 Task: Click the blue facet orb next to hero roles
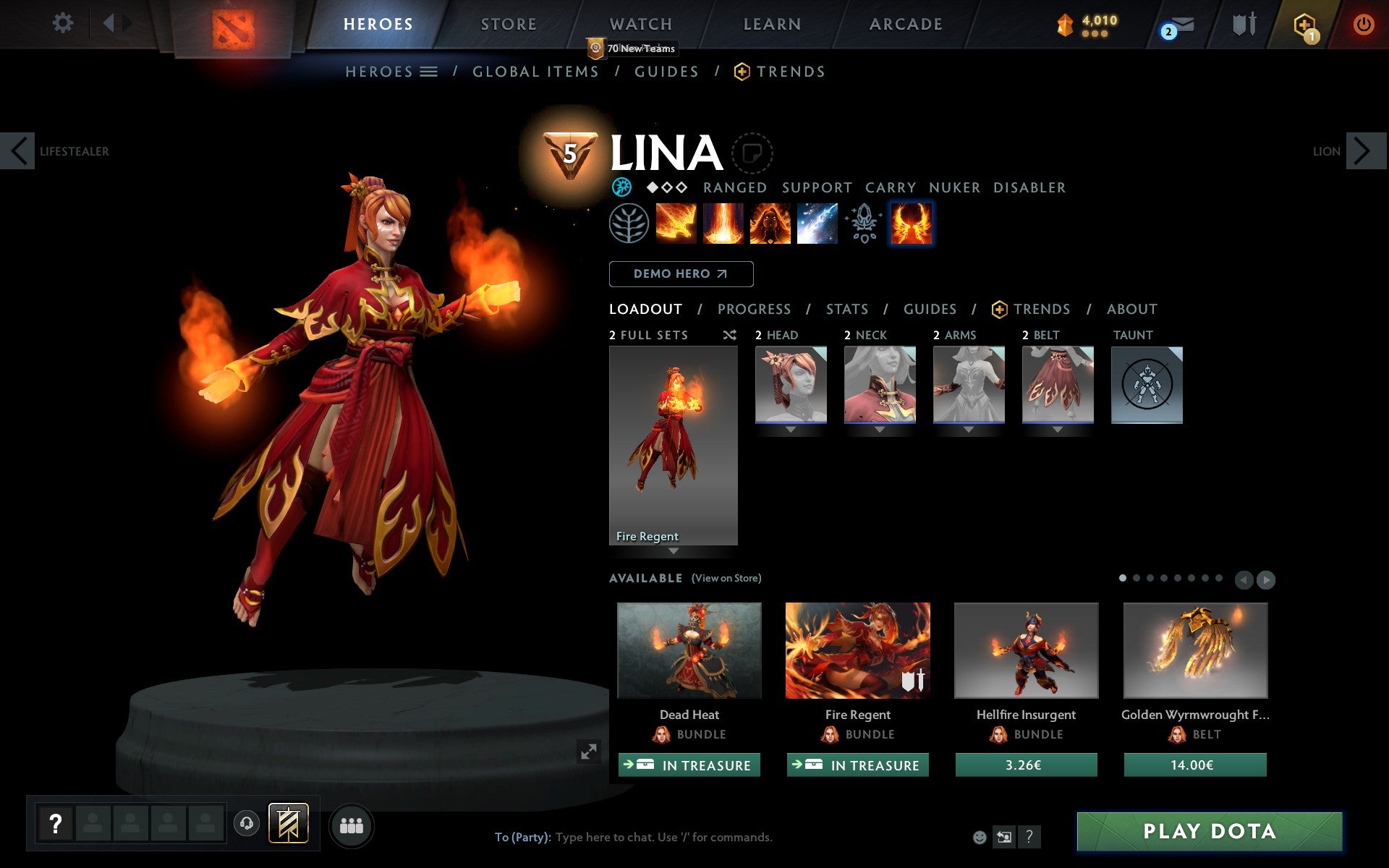621,187
